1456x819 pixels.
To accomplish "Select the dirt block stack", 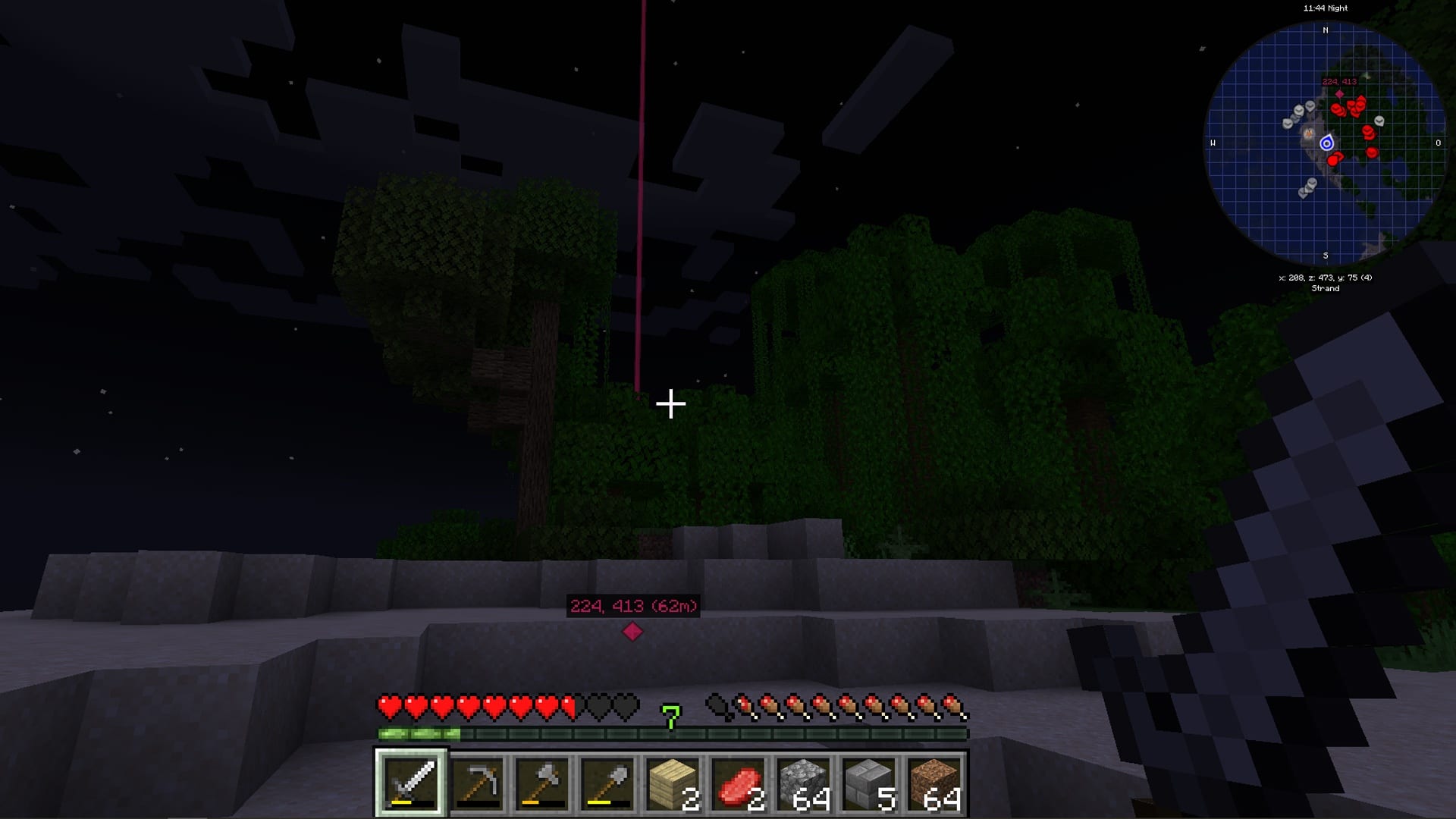I will coord(934,783).
